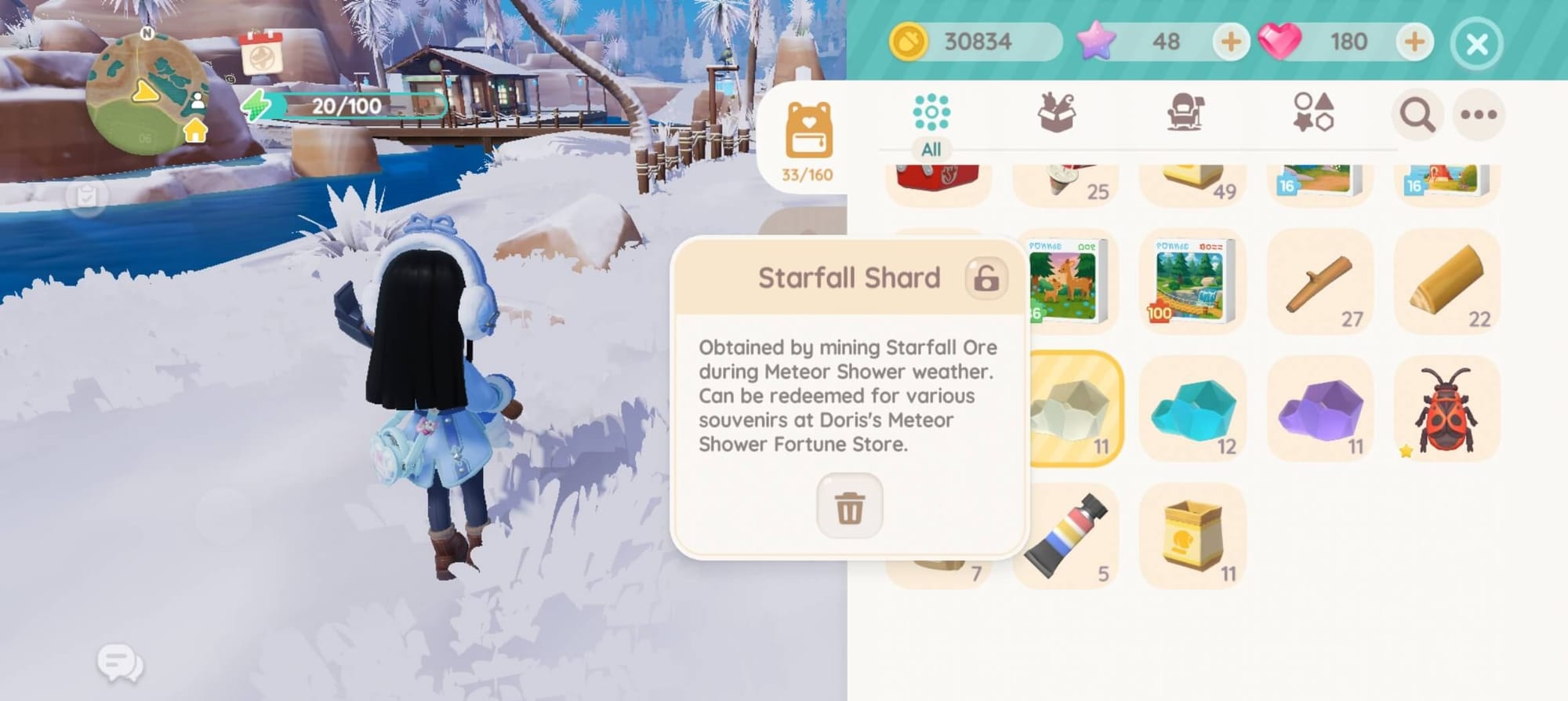The image size is (1568, 701).
Task: Select the red beetle insect slot
Action: (1447, 409)
